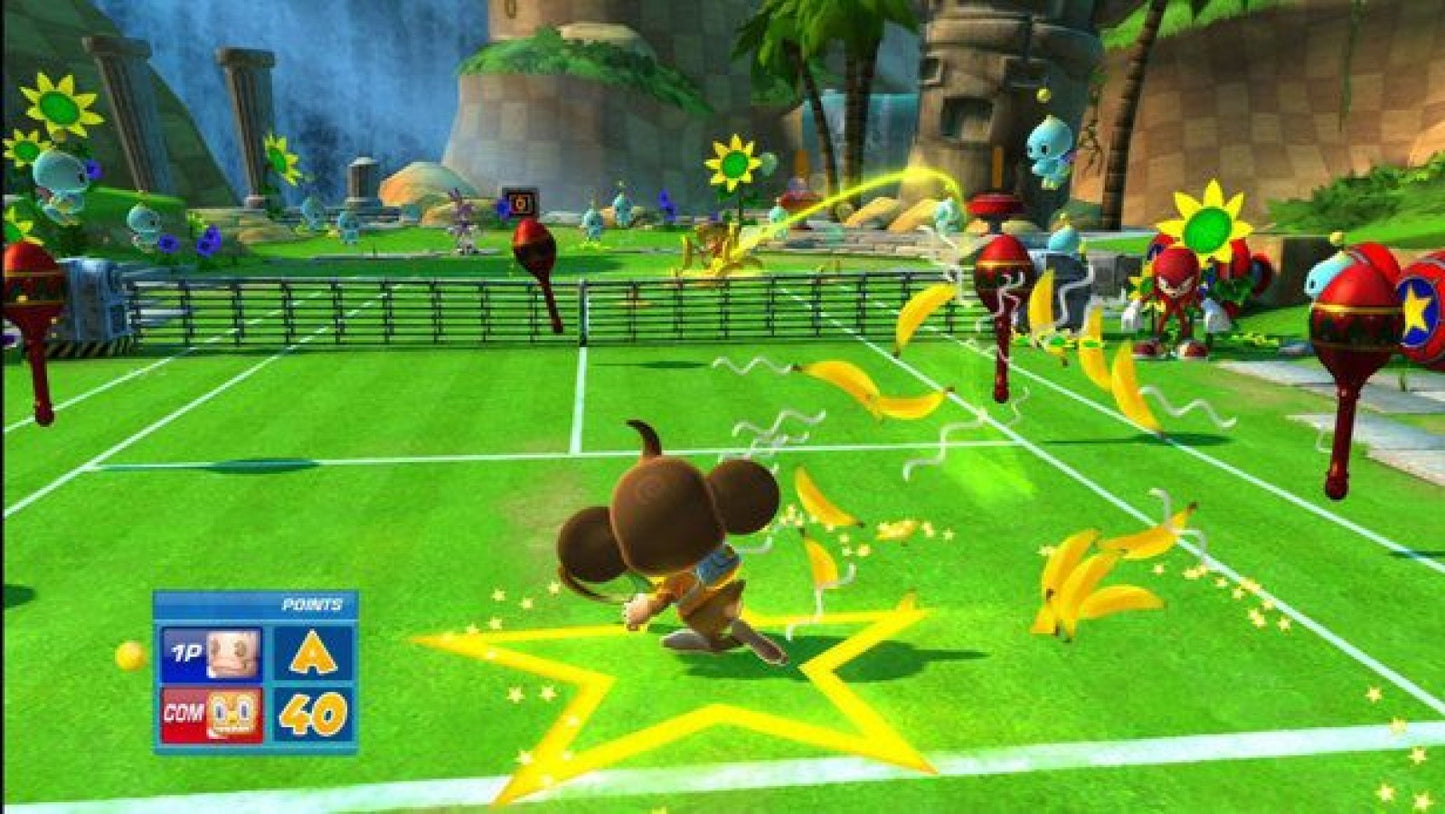1445x814 pixels.
Task: Click the sunflower behind the net
Action: 735,165
